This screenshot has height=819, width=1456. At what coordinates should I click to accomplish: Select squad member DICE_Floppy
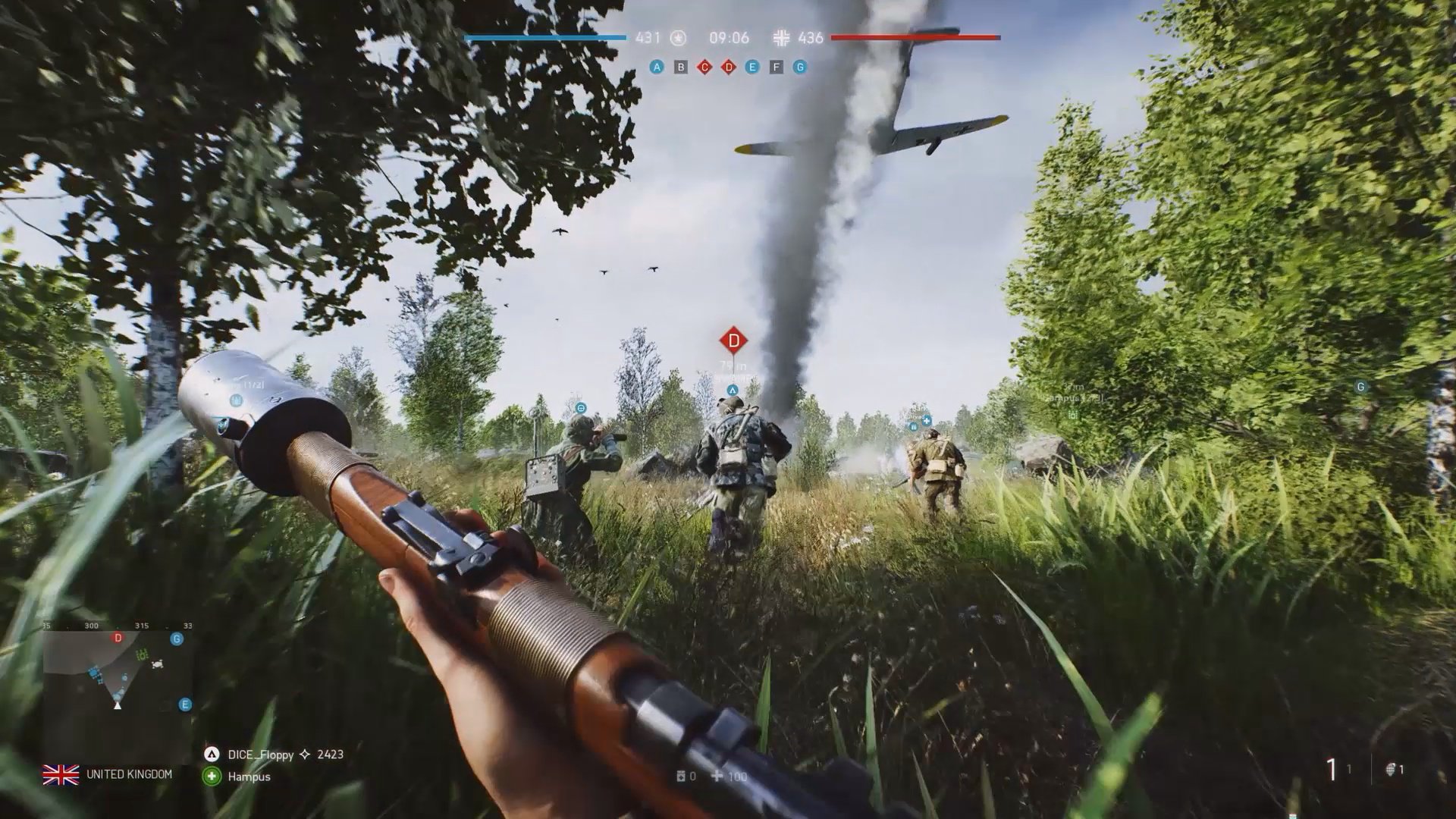pos(260,755)
